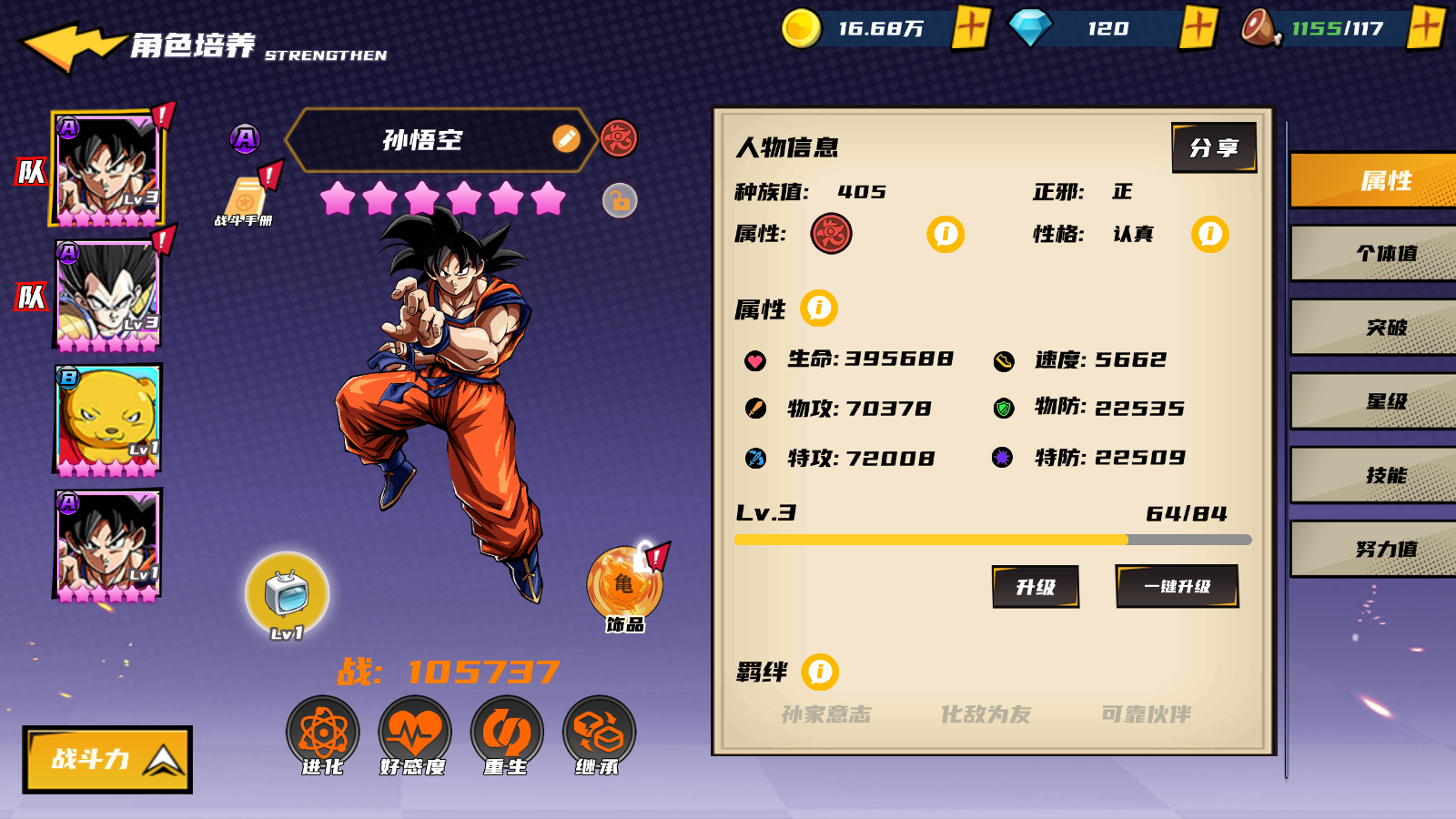Level up with the 升级 button
This screenshot has width=1456, height=819.
coord(1036,587)
